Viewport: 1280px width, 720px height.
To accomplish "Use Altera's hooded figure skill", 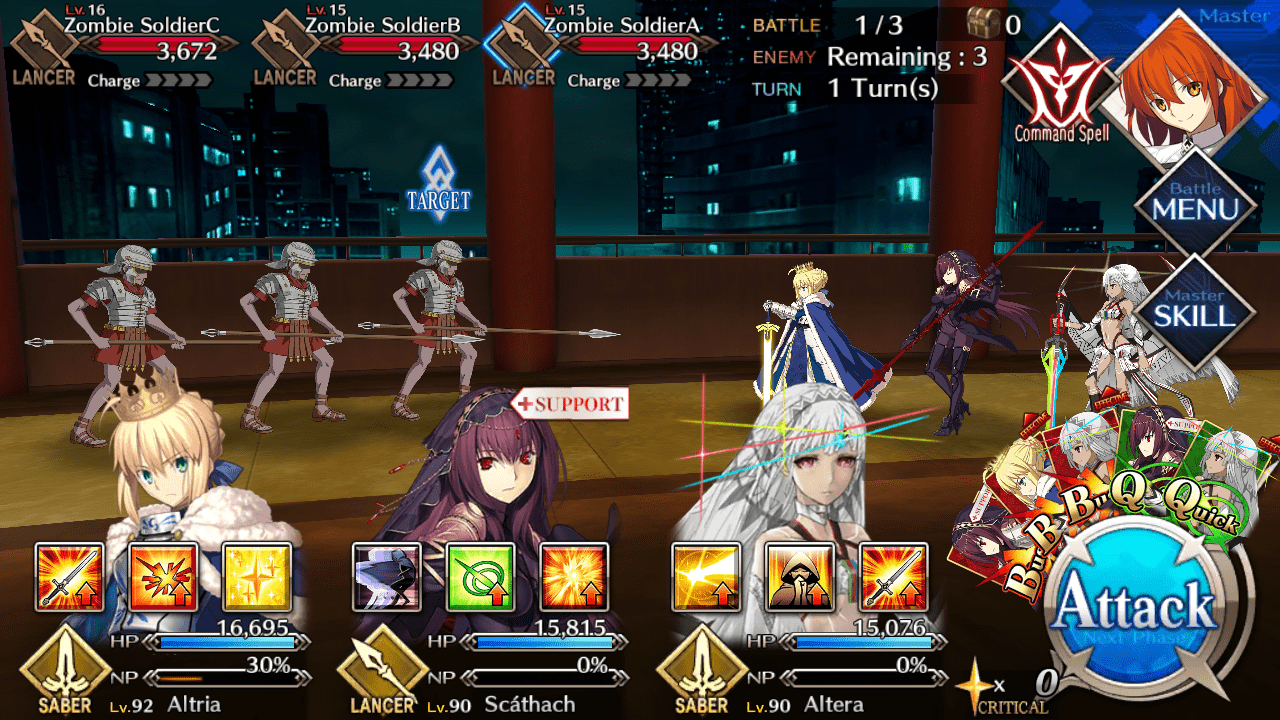I will pos(799,577).
